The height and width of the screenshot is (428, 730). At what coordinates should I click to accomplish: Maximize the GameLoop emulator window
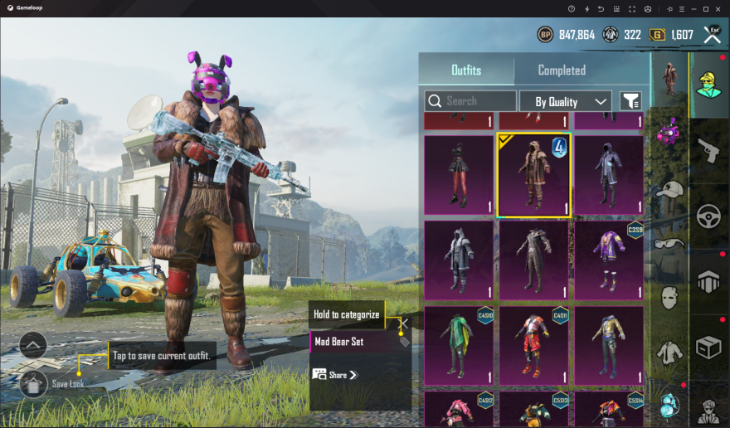(x=705, y=8)
